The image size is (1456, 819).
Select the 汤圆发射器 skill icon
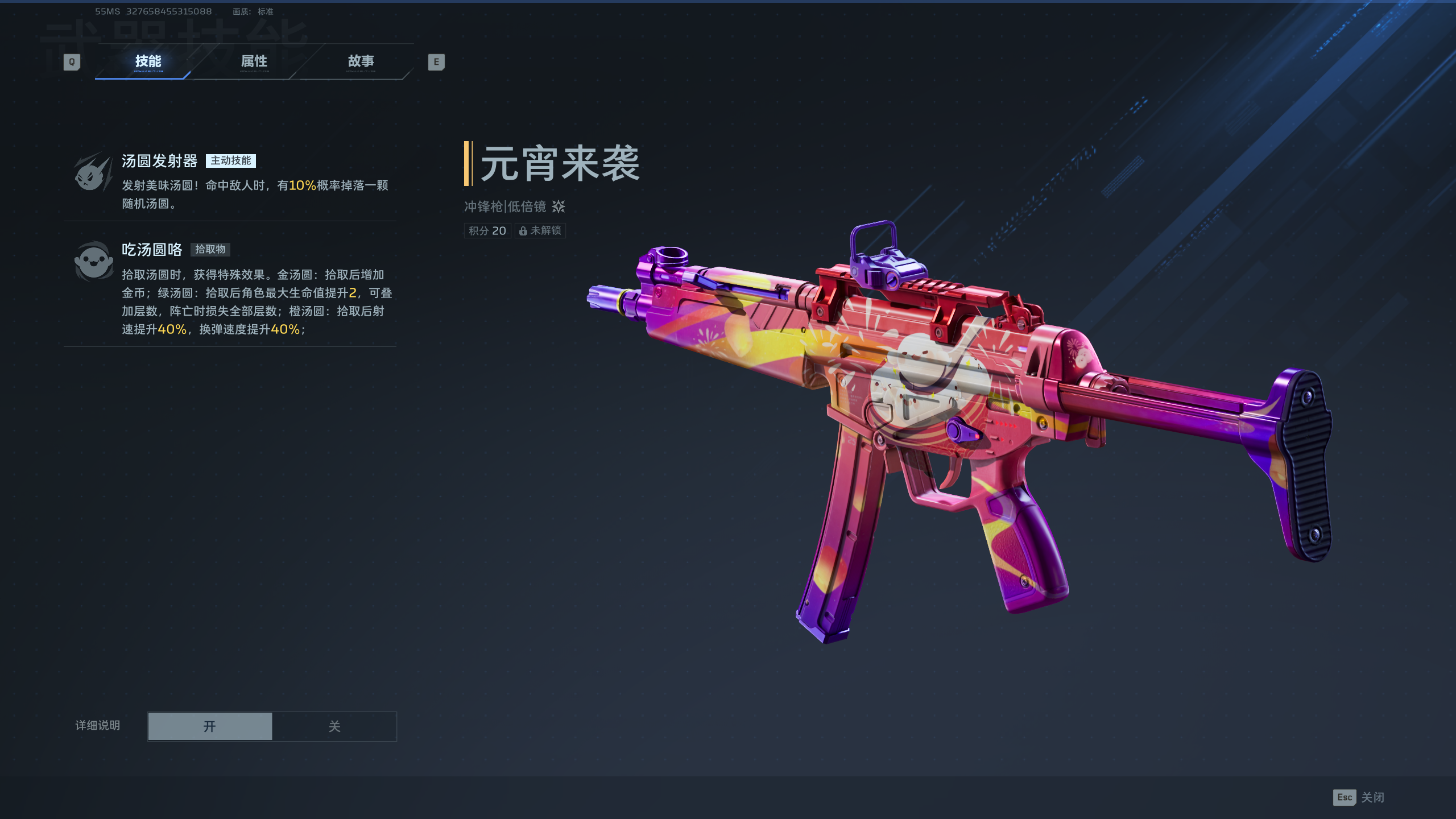pos(93,173)
